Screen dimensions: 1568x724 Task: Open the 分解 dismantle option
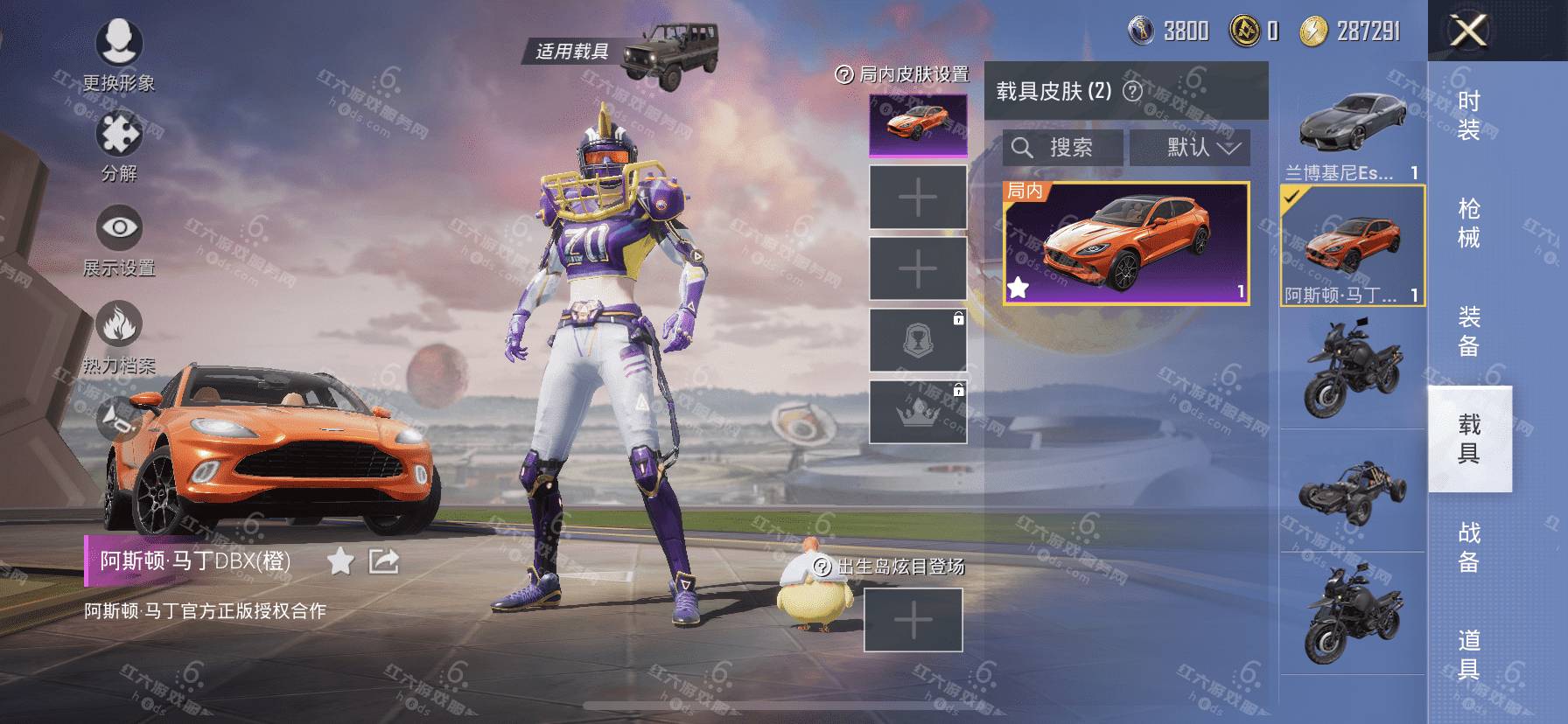tap(119, 145)
